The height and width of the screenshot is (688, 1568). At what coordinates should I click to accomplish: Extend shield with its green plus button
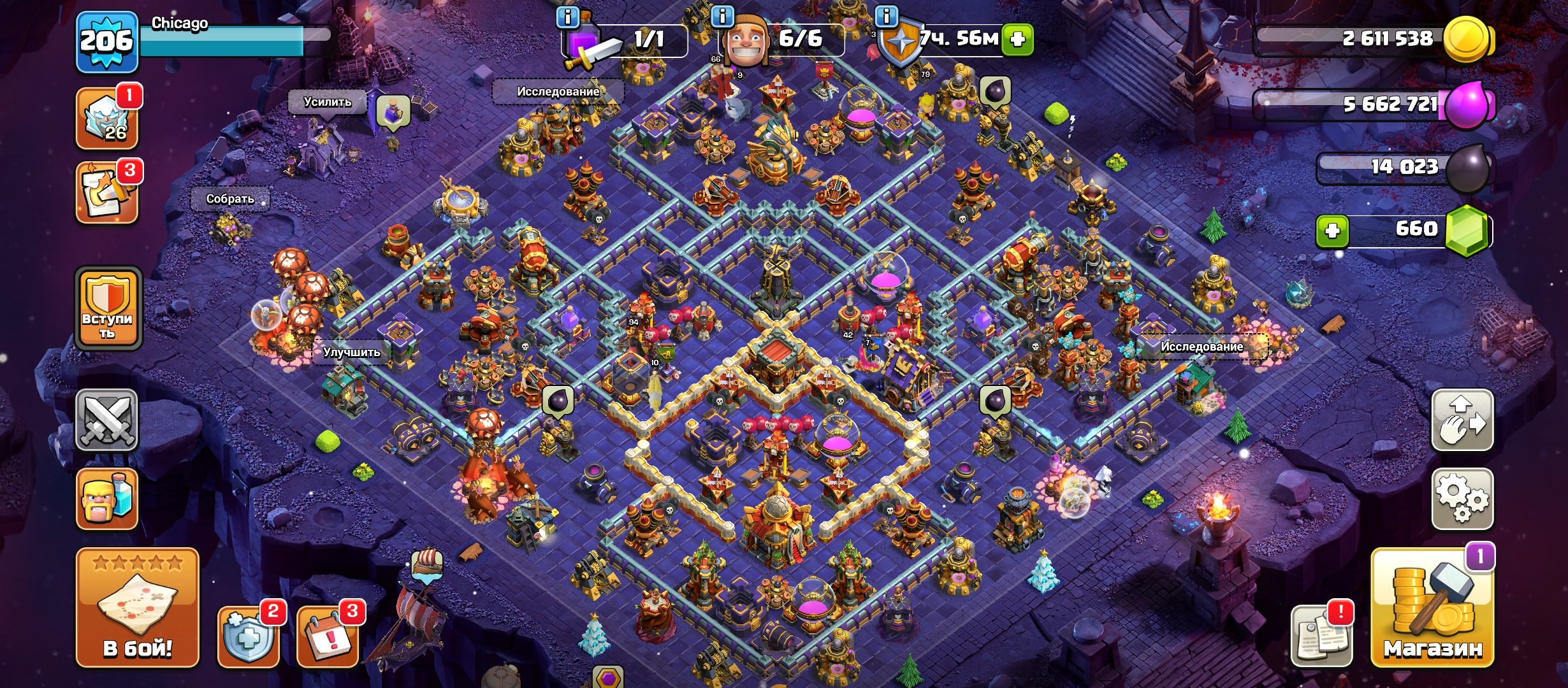click(x=1017, y=39)
